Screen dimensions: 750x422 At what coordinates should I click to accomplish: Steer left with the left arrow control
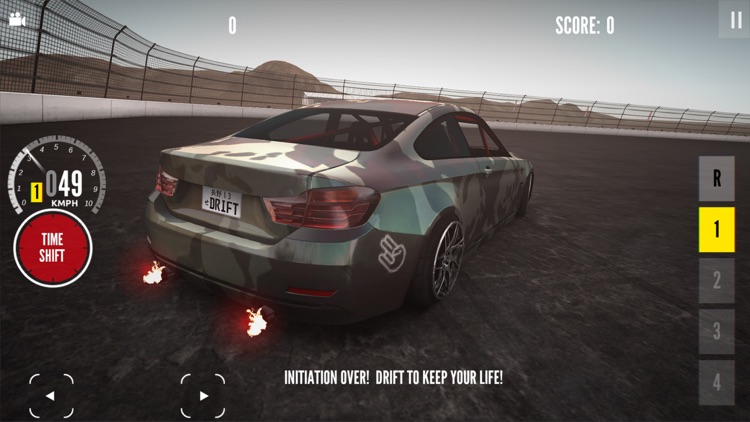(51, 395)
